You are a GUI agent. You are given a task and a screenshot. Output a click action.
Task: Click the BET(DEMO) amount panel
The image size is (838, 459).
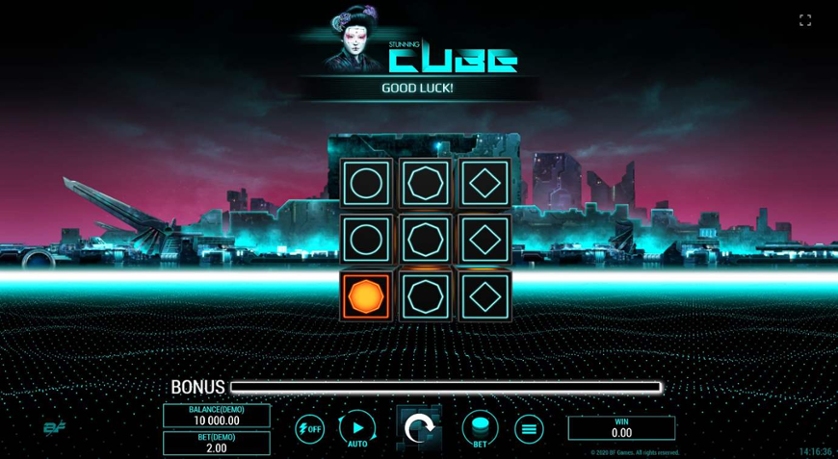tap(216, 442)
